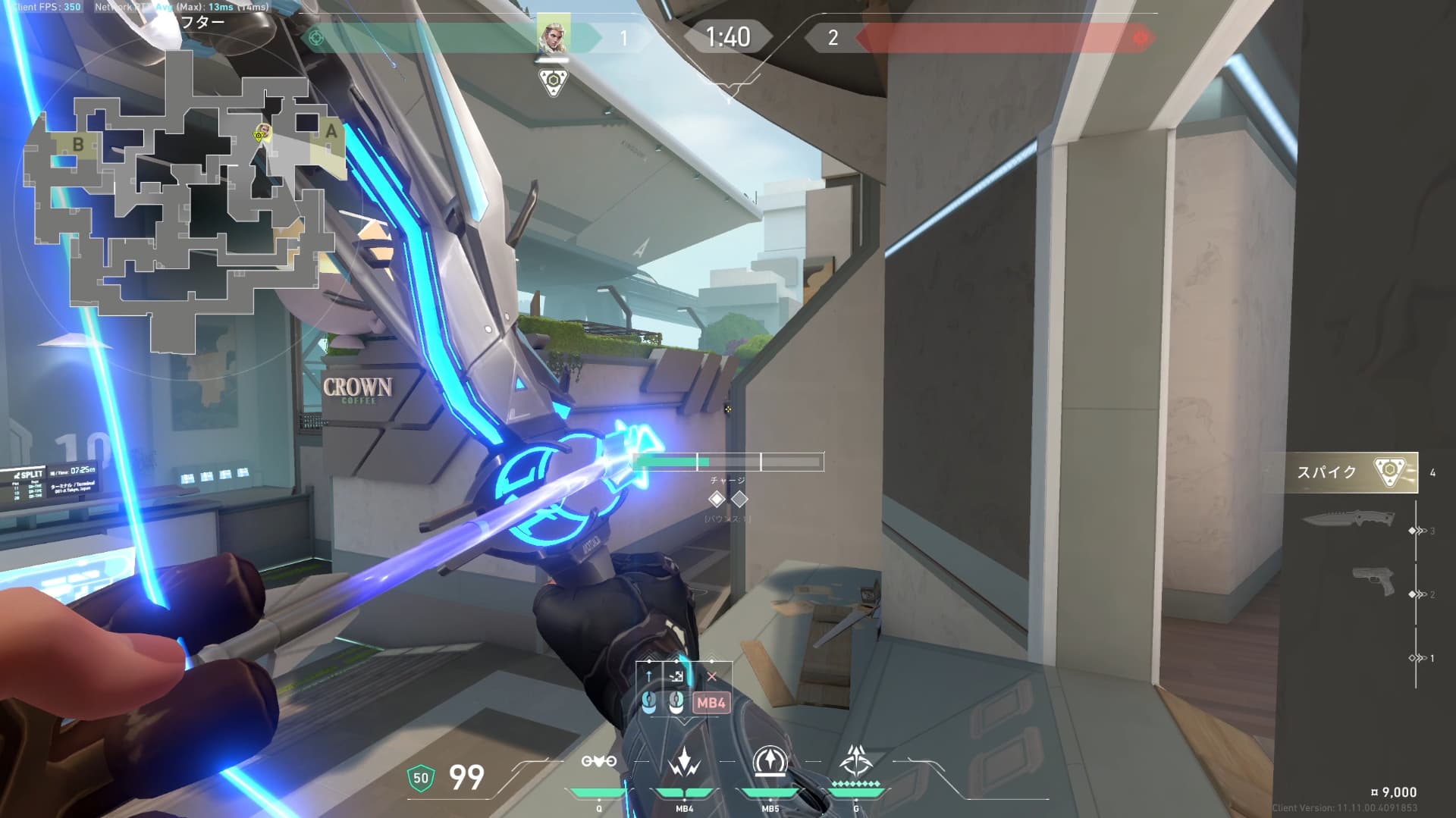This screenshot has height=818, width=1456.
Task: Switch to the knife in weapon list
Action: tap(1348, 519)
